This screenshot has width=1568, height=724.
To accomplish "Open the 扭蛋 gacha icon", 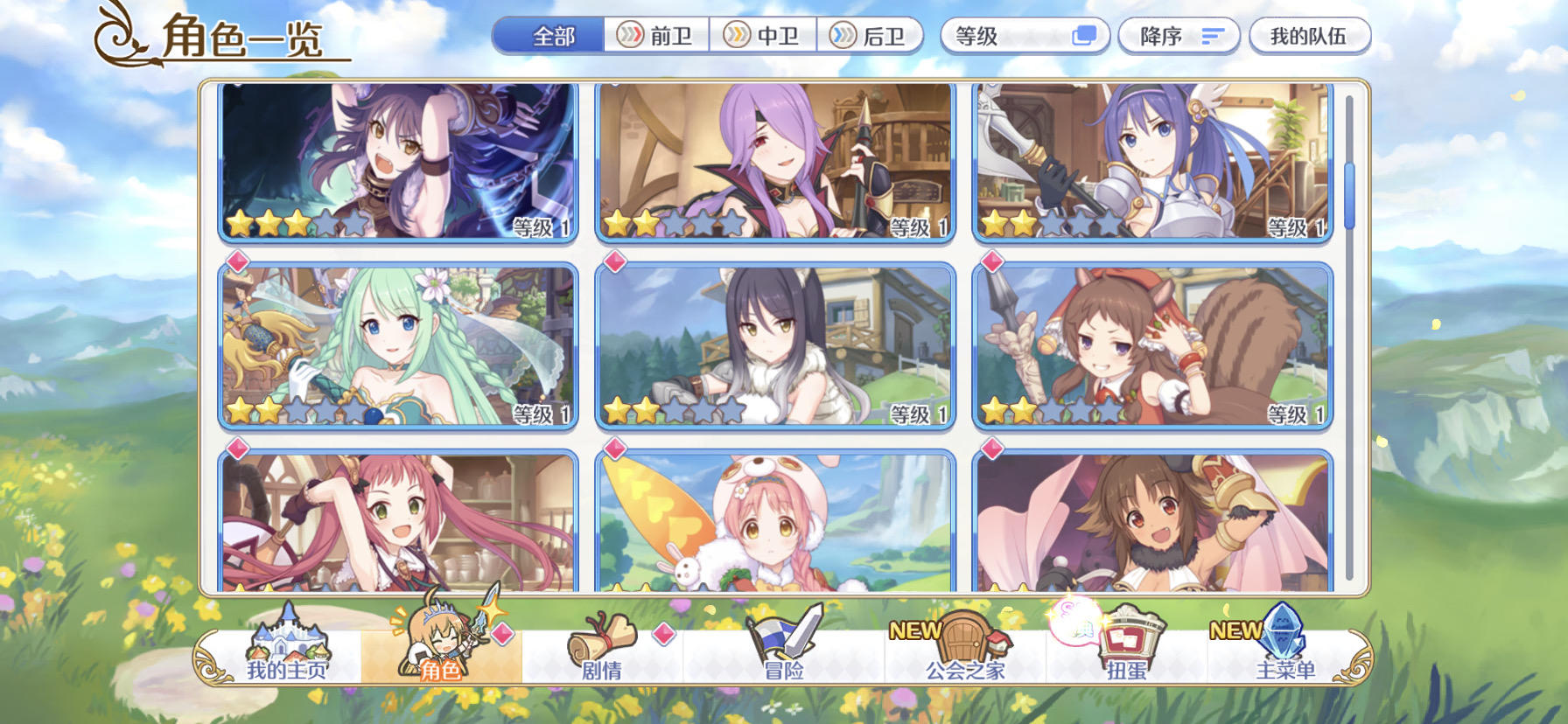I will pyautogui.click(x=1129, y=647).
